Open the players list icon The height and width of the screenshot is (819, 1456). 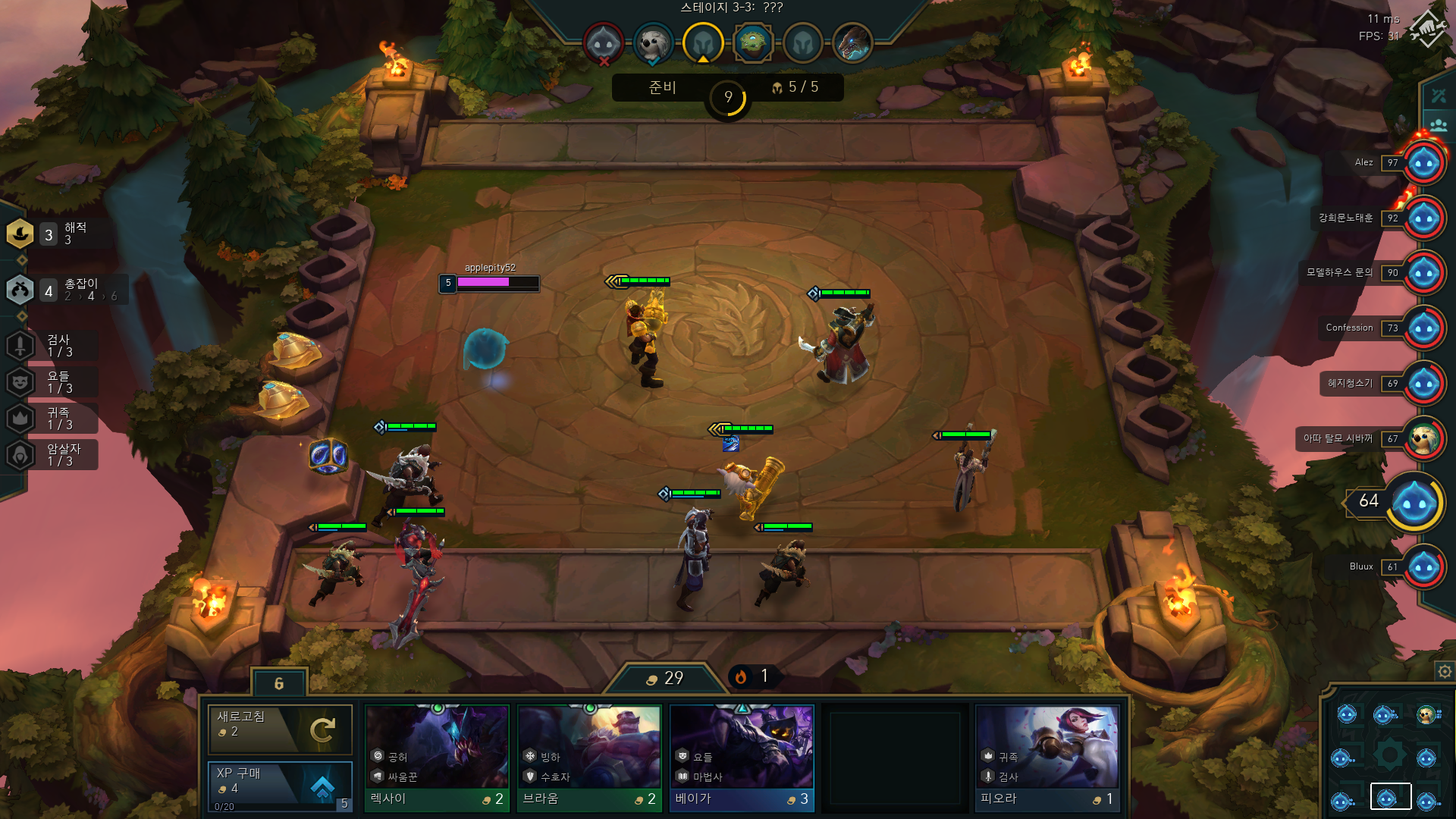coord(1439,124)
